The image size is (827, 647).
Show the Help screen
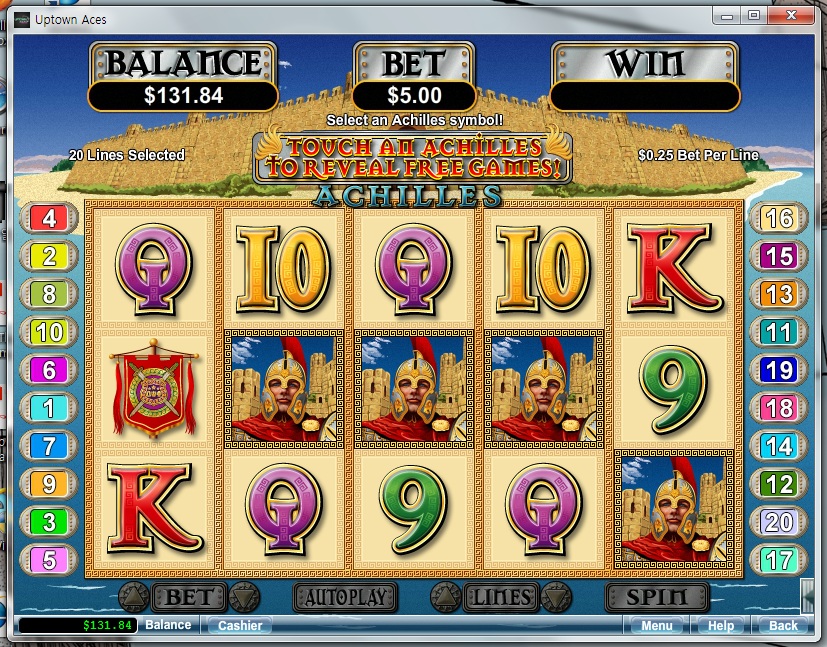[x=720, y=626]
